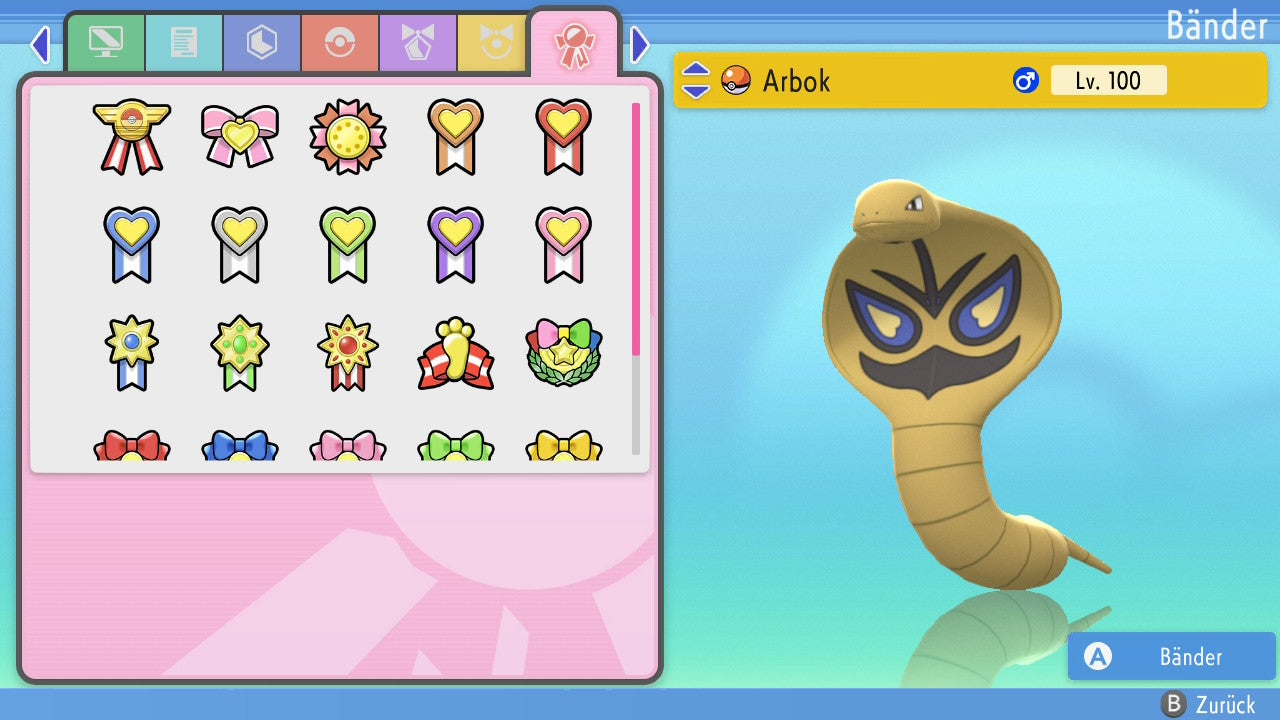The width and height of the screenshot is (1280, 720).
Task: Open the teal notes document tab
Action: tap(184, 43)
